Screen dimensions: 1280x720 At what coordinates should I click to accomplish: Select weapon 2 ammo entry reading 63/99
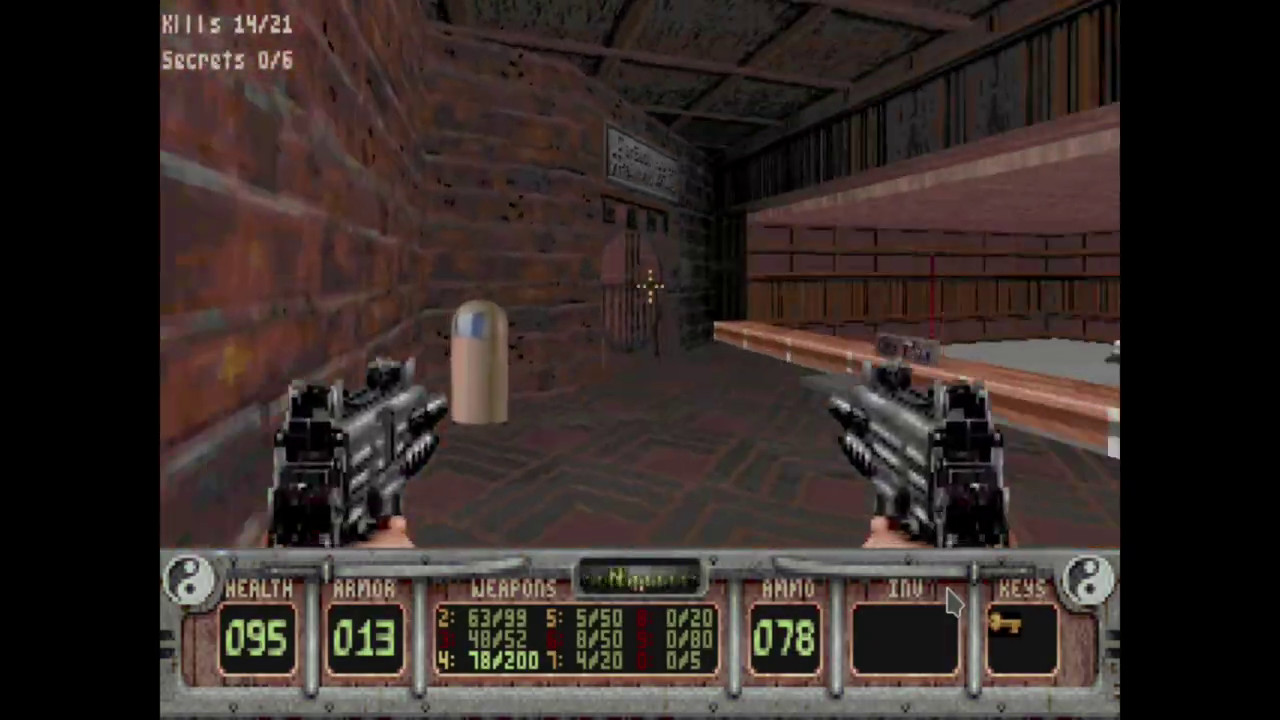click(x=480, y=620)
